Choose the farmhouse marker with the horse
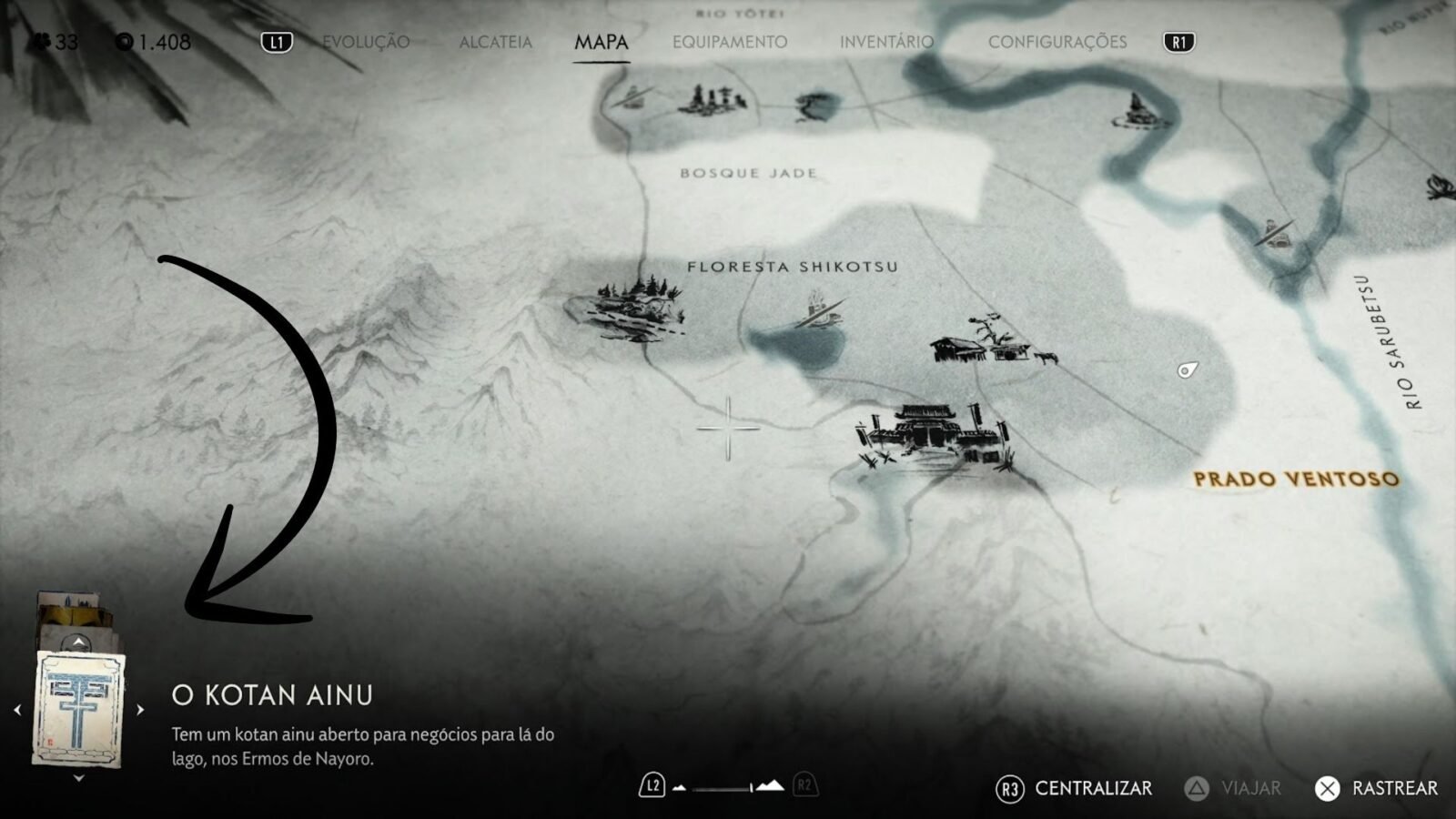The image size is (1456, 819). click(992, 341)
